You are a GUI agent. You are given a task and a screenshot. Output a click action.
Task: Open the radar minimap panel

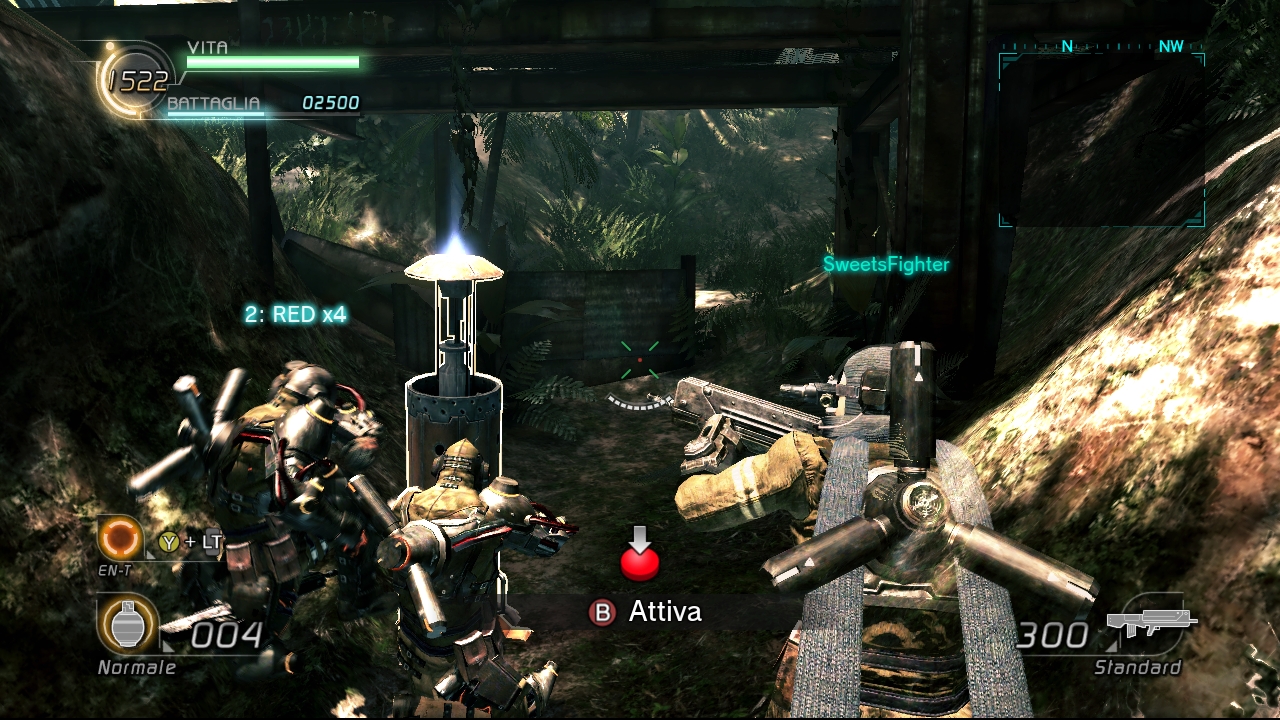coord(1101,137)
